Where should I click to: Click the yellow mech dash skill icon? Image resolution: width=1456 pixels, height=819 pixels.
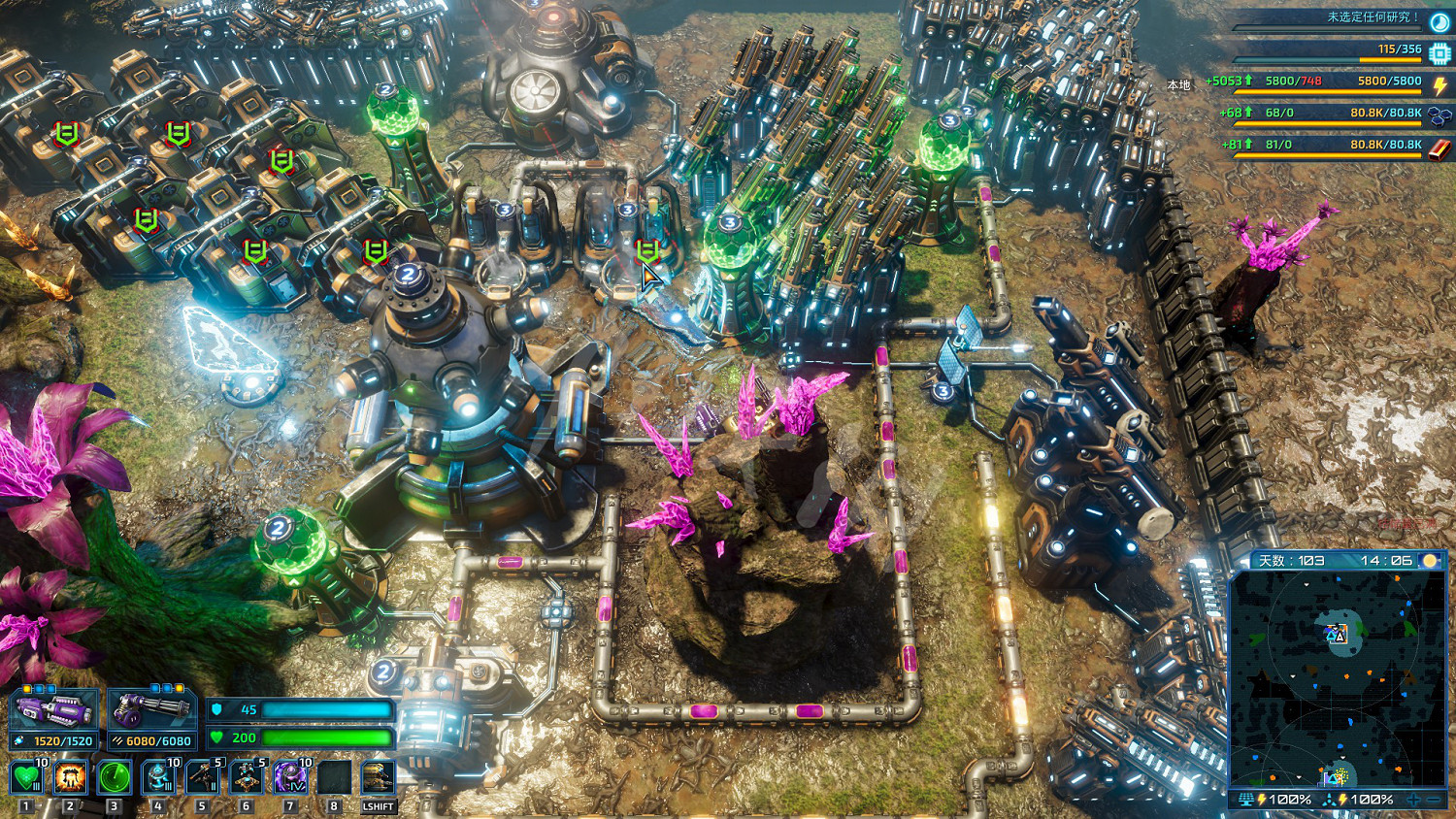[378, 777]
